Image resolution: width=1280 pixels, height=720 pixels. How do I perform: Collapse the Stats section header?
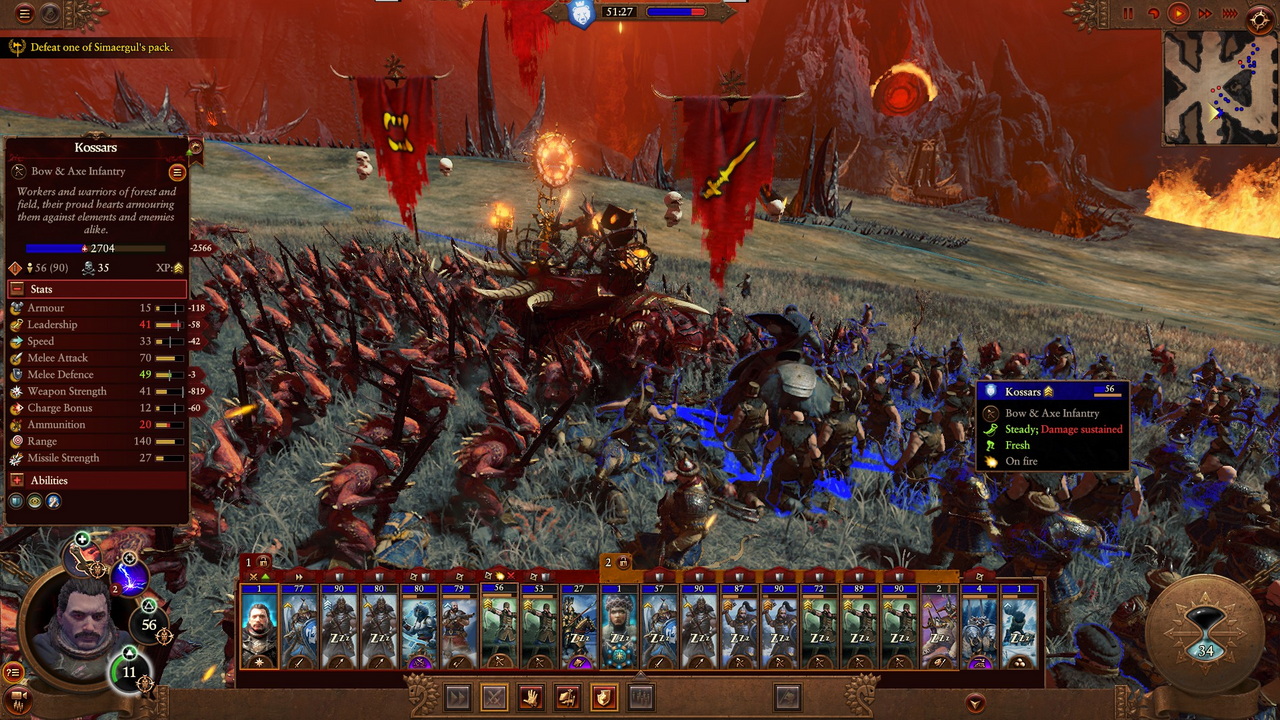(x=17, y=289)
